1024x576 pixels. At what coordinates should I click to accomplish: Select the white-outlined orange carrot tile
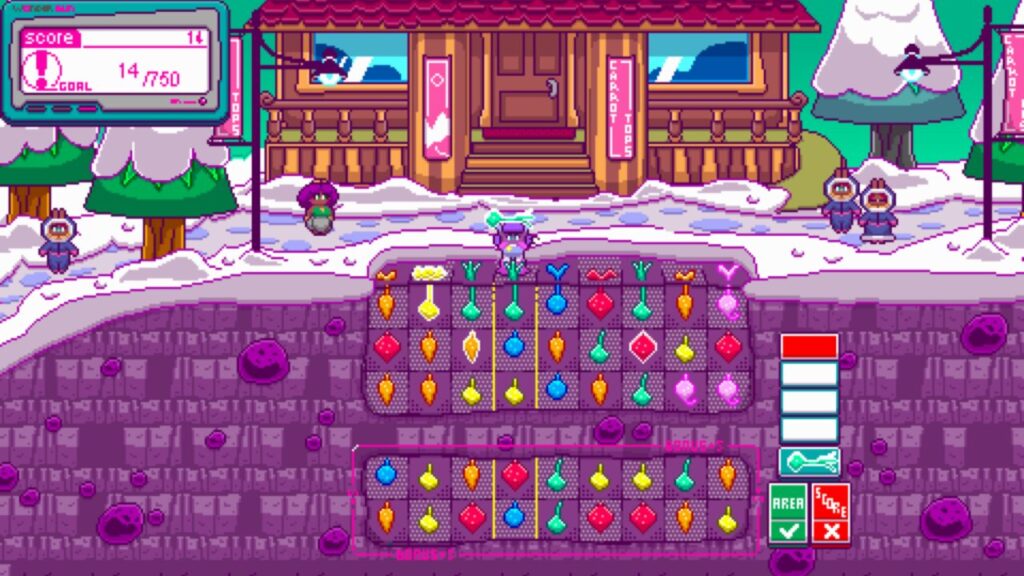[471, 346]
